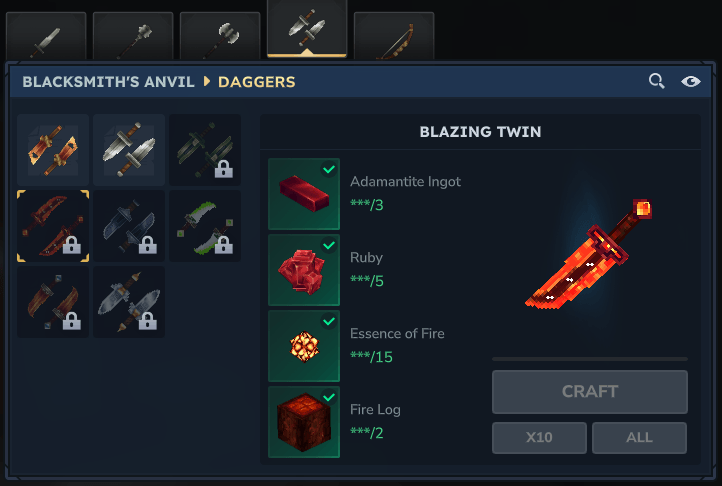Switch to the bow category tab

394,38
